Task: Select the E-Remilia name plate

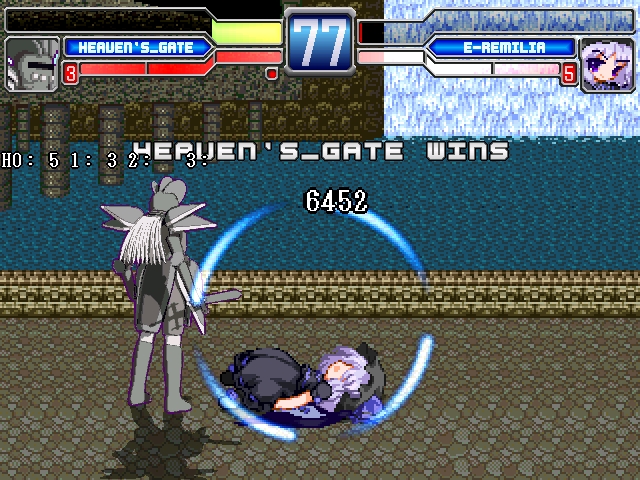Action: [503, 47]
